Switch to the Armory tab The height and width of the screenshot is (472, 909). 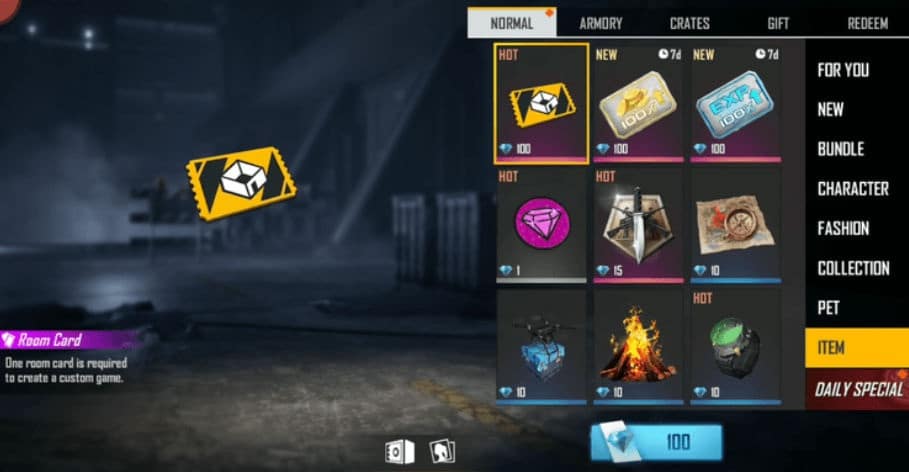pyautogui.click(x=600, y=24)
